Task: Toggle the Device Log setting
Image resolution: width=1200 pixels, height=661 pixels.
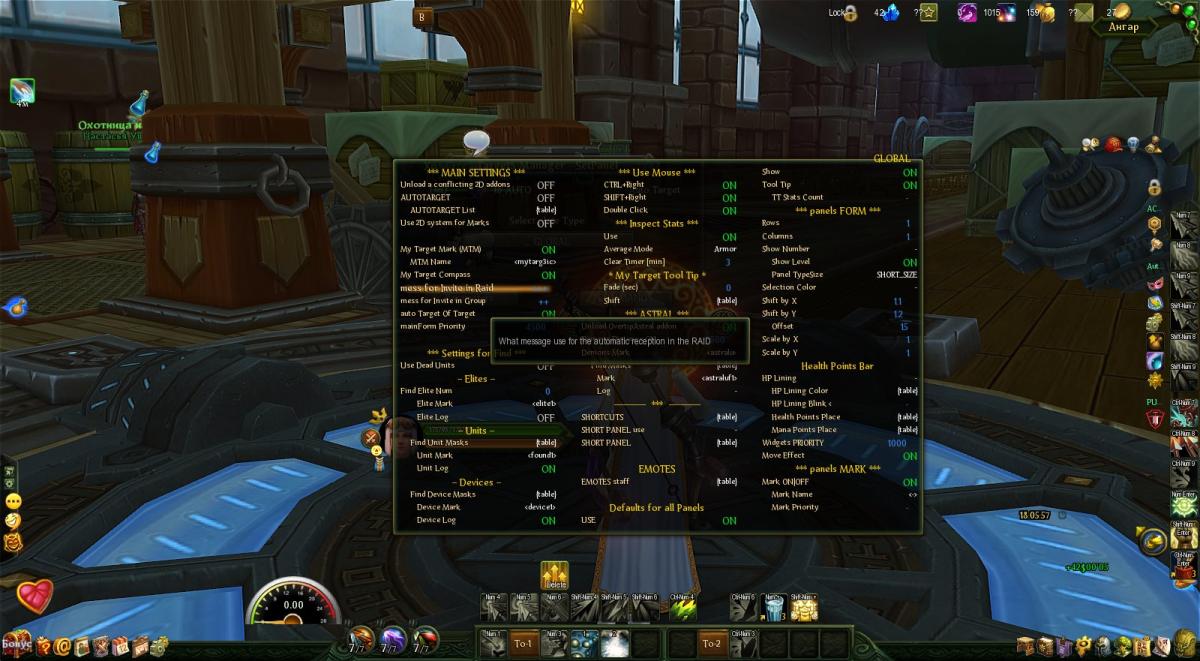Action: [548, 520]
